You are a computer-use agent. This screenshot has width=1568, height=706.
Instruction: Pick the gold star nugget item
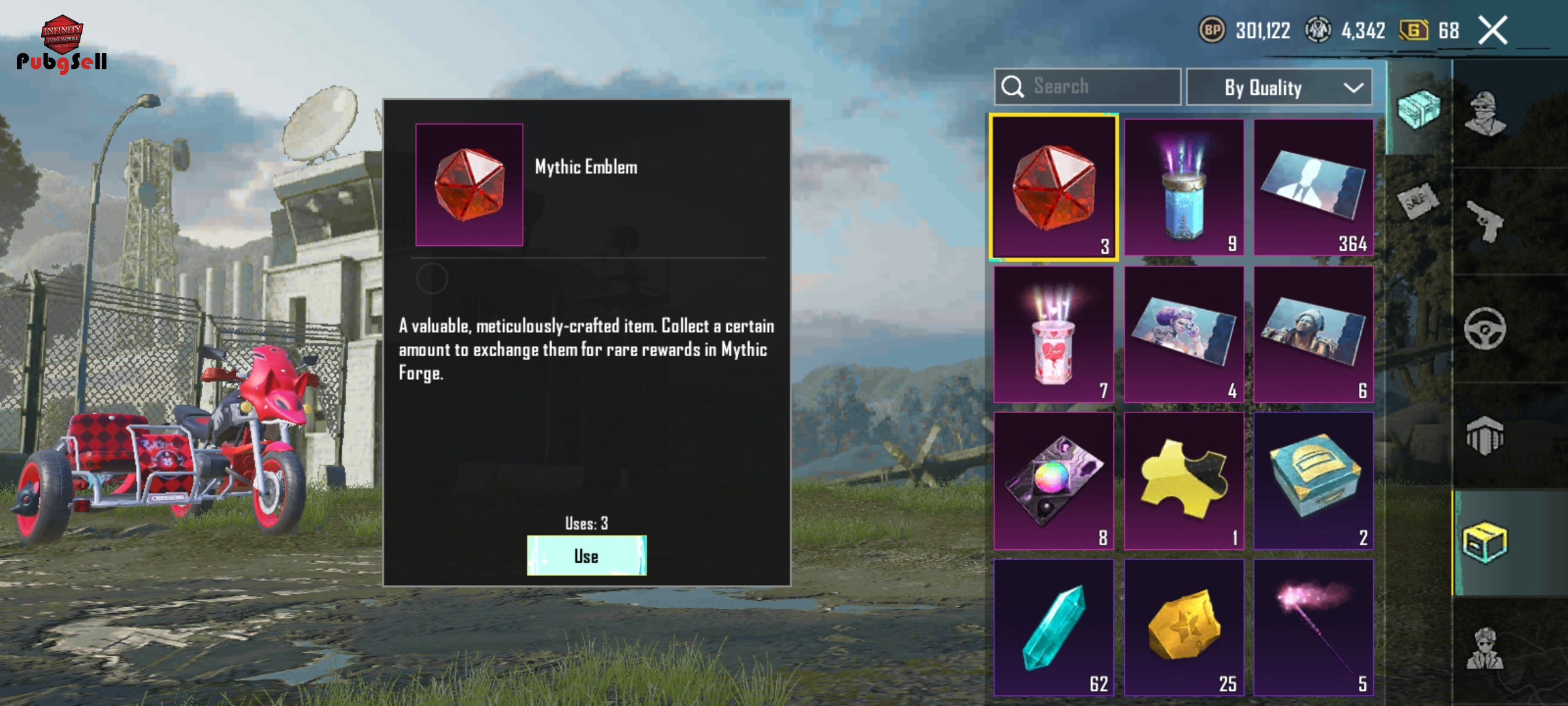pyautogui.click(x=1184, y=628)
